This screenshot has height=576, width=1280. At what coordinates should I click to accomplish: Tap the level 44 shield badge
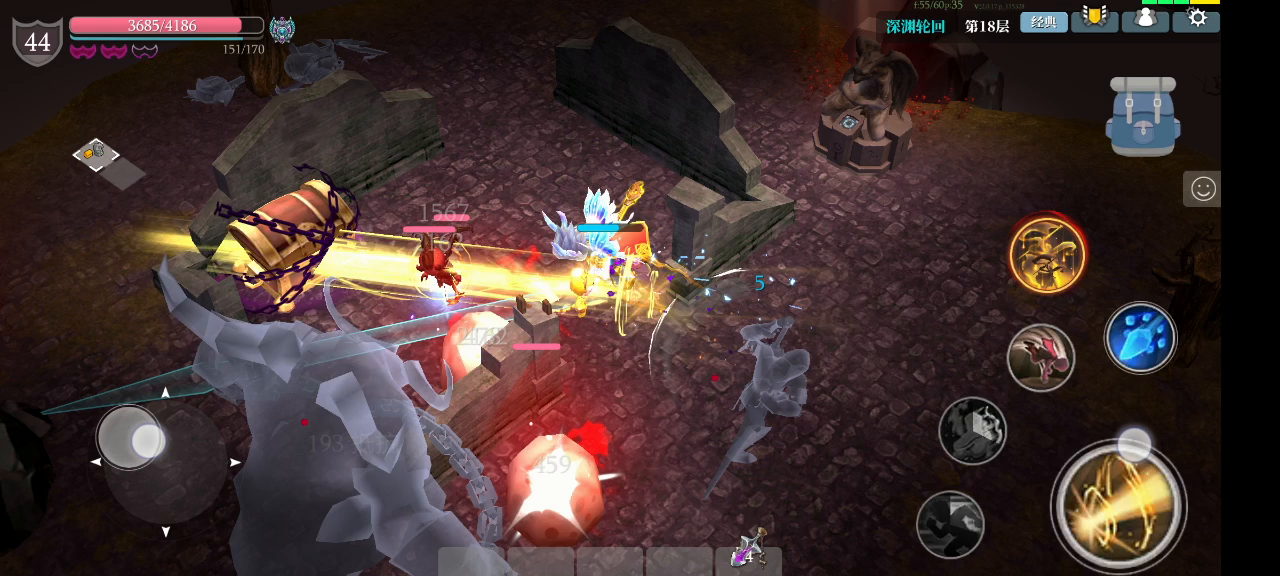[37, 42]
